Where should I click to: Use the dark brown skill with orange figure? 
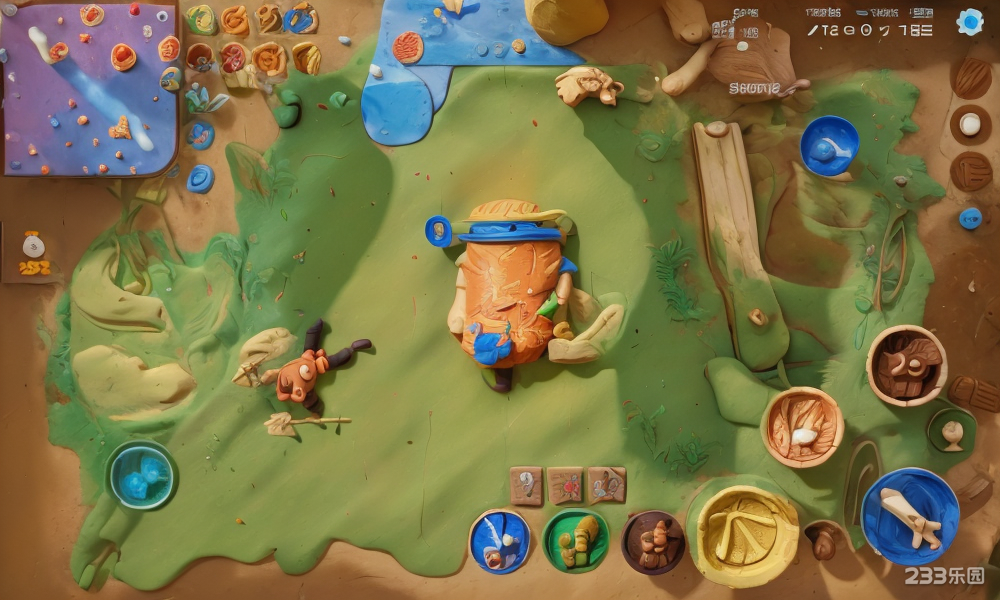click(653, 542)
